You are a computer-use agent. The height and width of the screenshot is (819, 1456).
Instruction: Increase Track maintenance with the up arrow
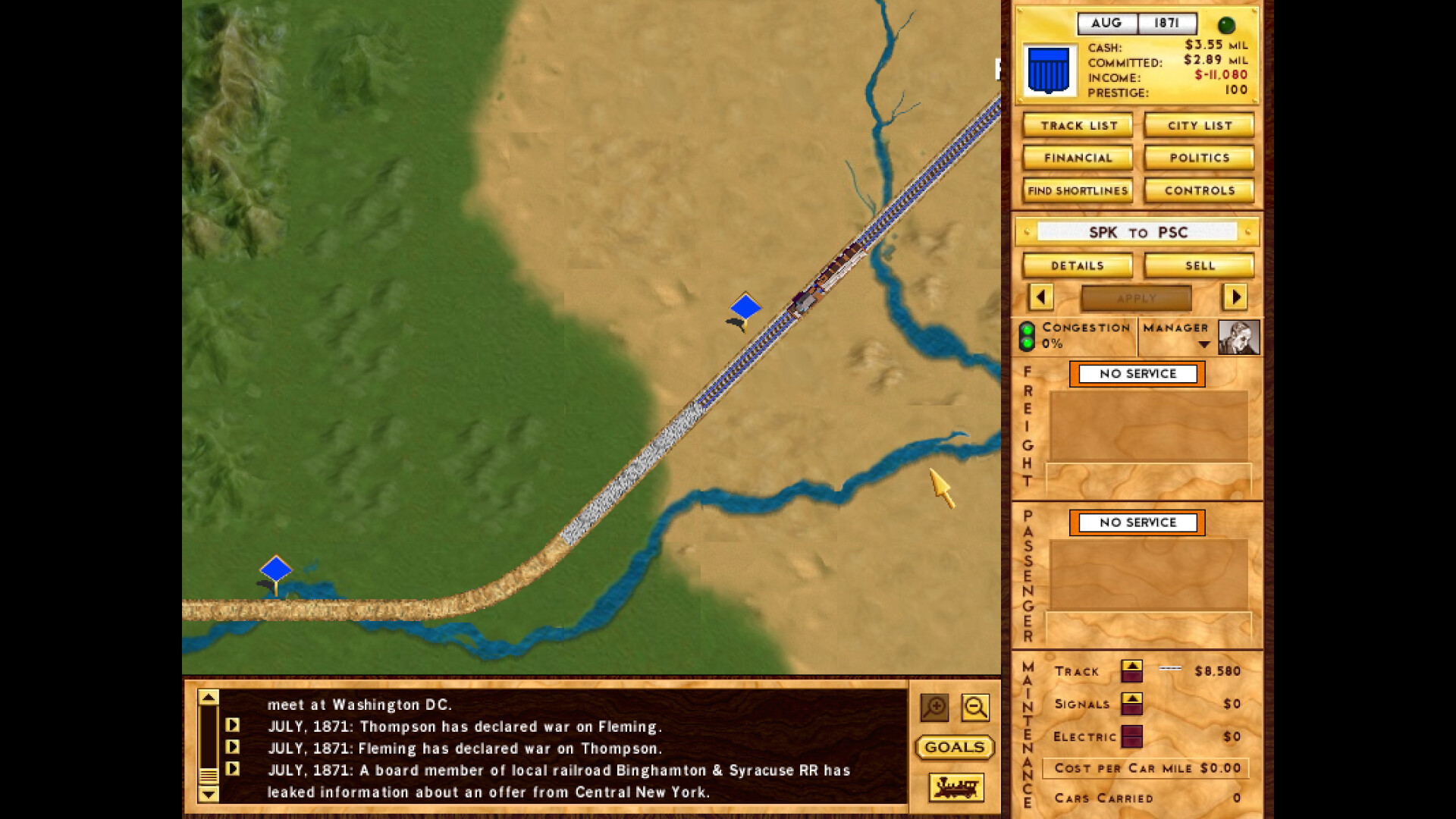(x=1132, y=665)
